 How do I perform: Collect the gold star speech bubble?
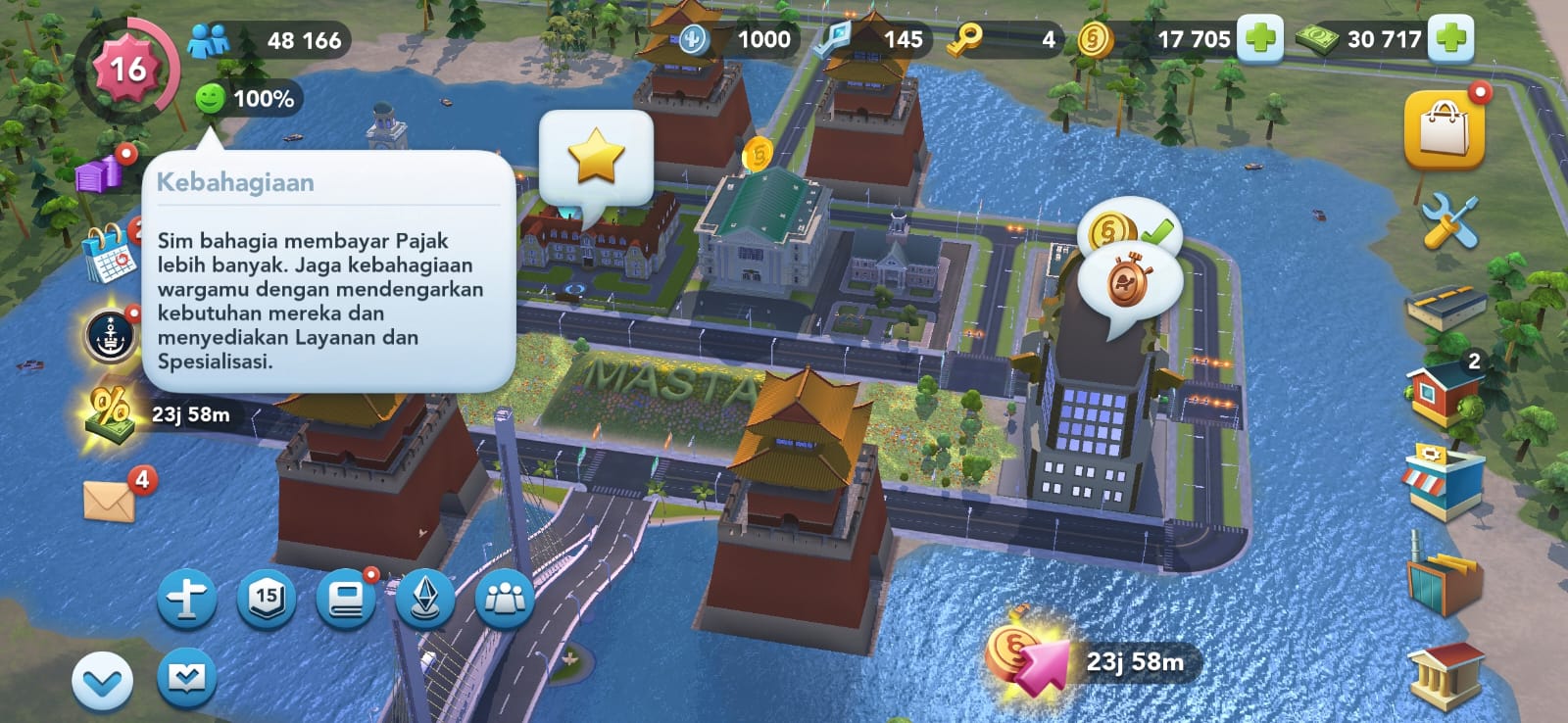coord(596,157)
